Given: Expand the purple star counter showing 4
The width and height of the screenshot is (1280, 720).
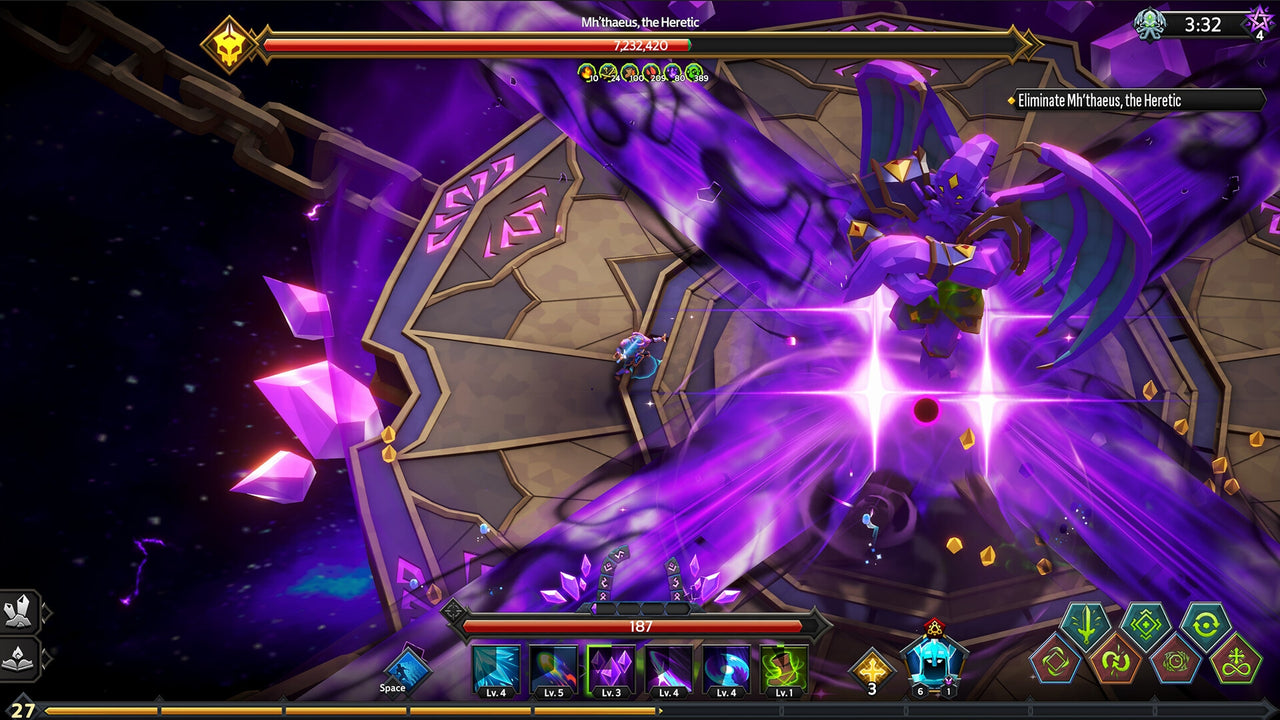Looking at the screenshot, I should click(x=1257, y=22).
